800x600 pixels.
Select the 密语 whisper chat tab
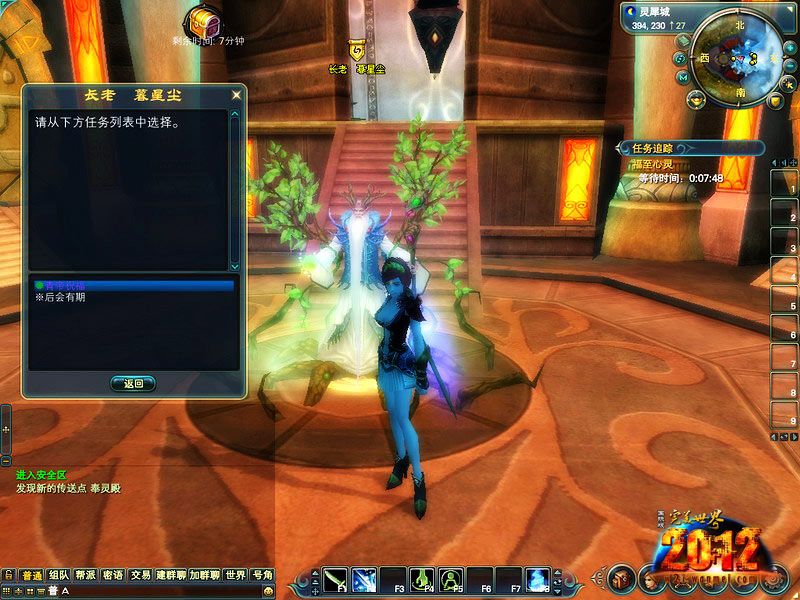tap(113, 575)
